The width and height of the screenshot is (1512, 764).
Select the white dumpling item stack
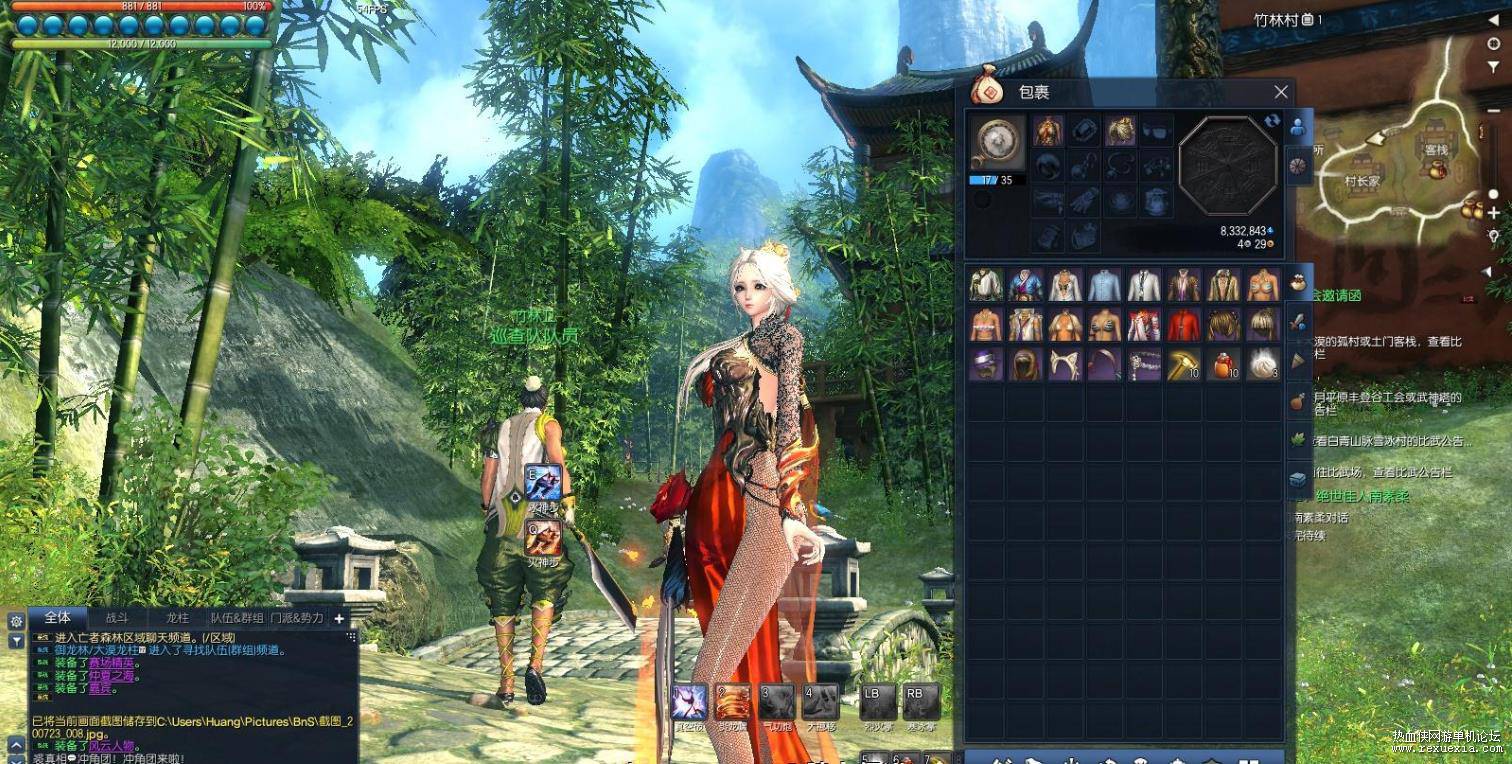pos(1264,364)
